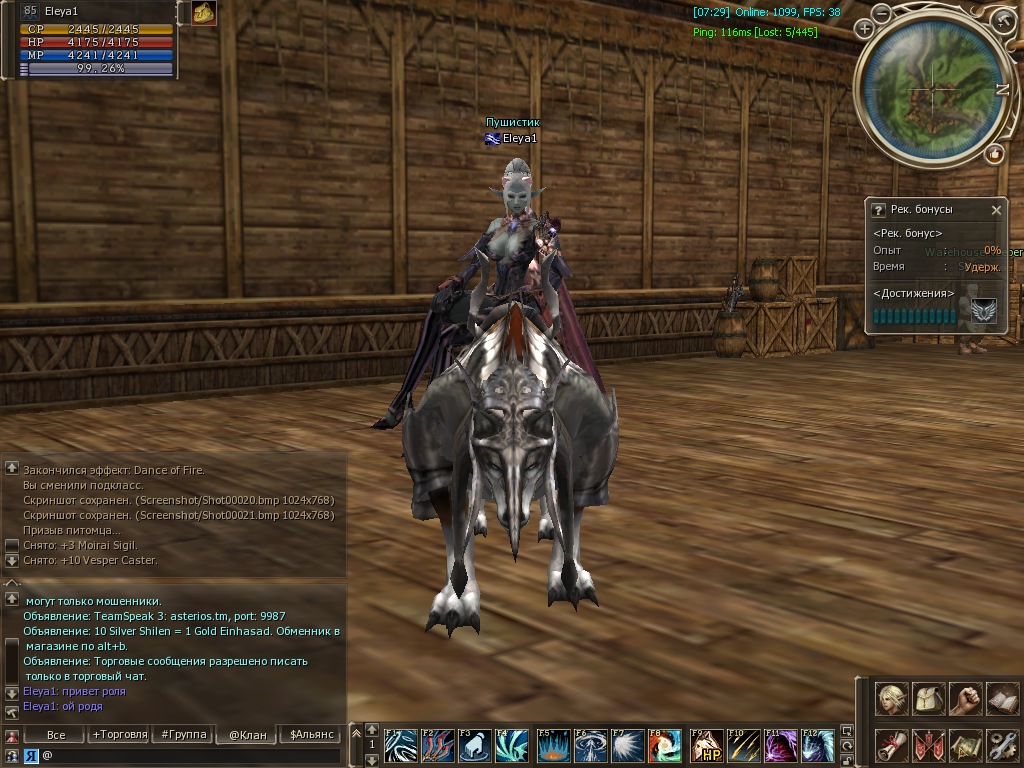Switch to the Все chat tab
Image resolution: width=1024 pixels, height=768 pixels.
56,735
